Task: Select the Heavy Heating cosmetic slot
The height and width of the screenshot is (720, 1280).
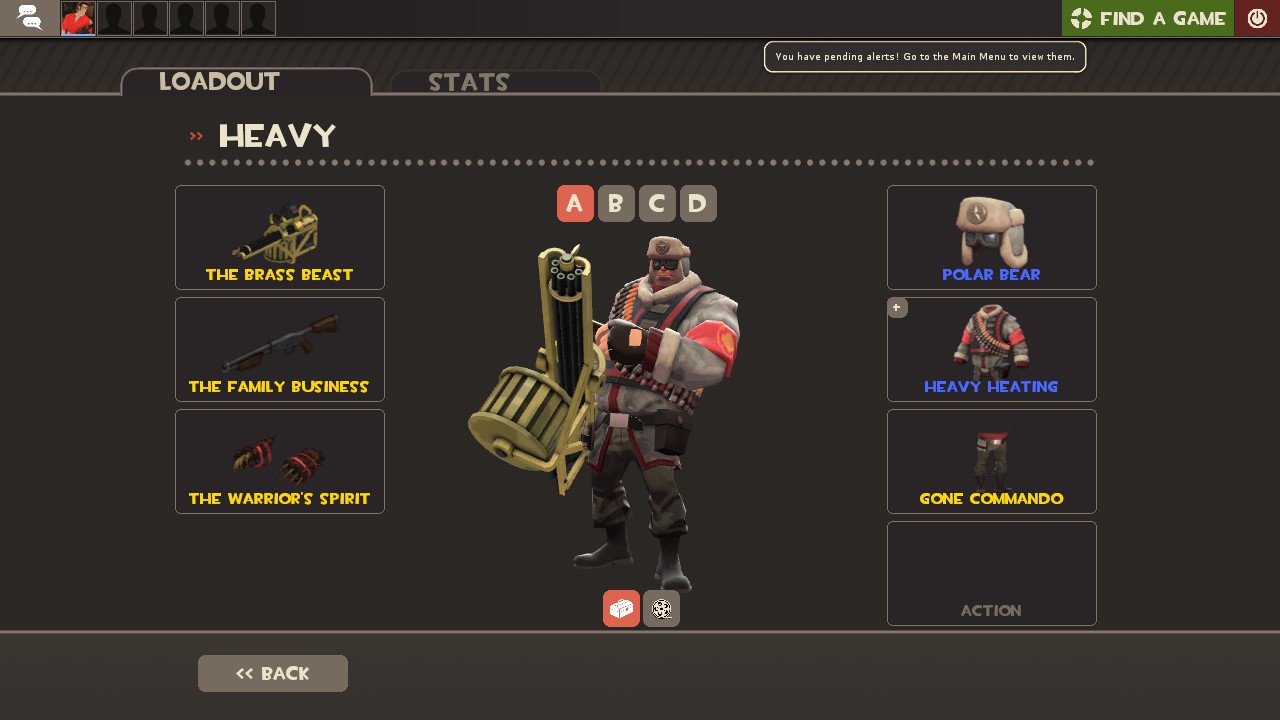Action: coord(991,349)
